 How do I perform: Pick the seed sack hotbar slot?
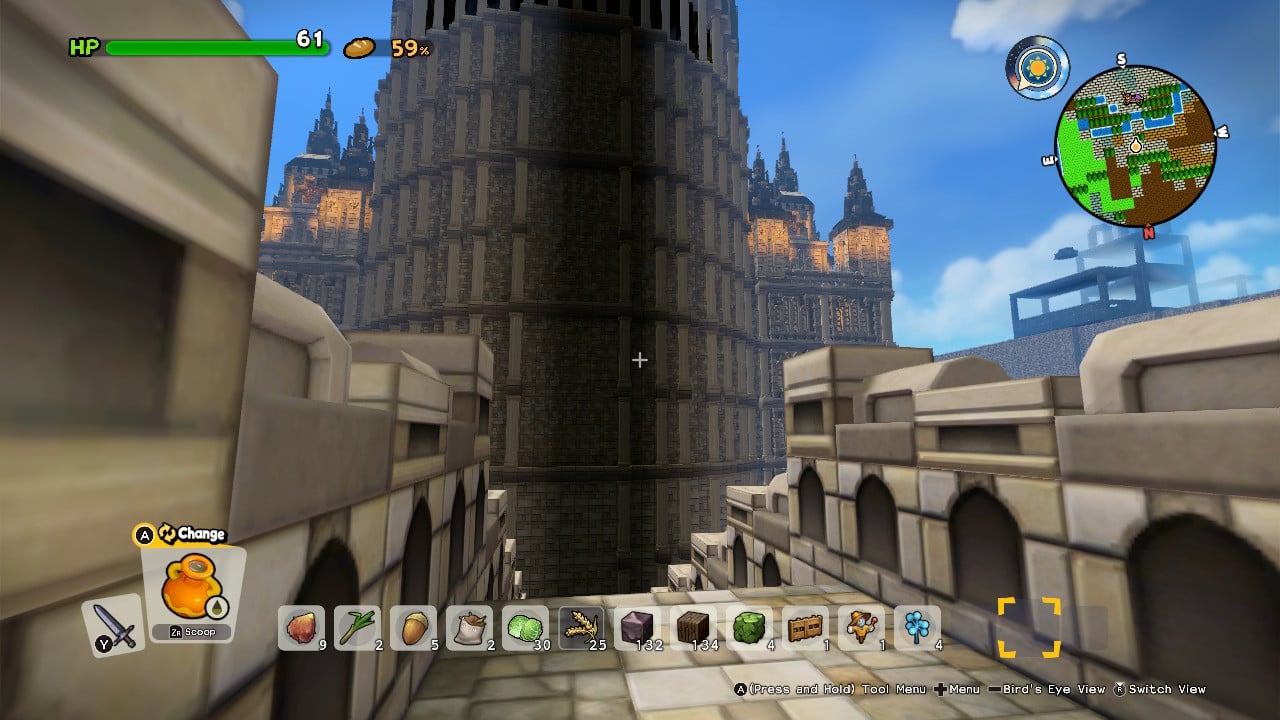(x=469, y=628)
